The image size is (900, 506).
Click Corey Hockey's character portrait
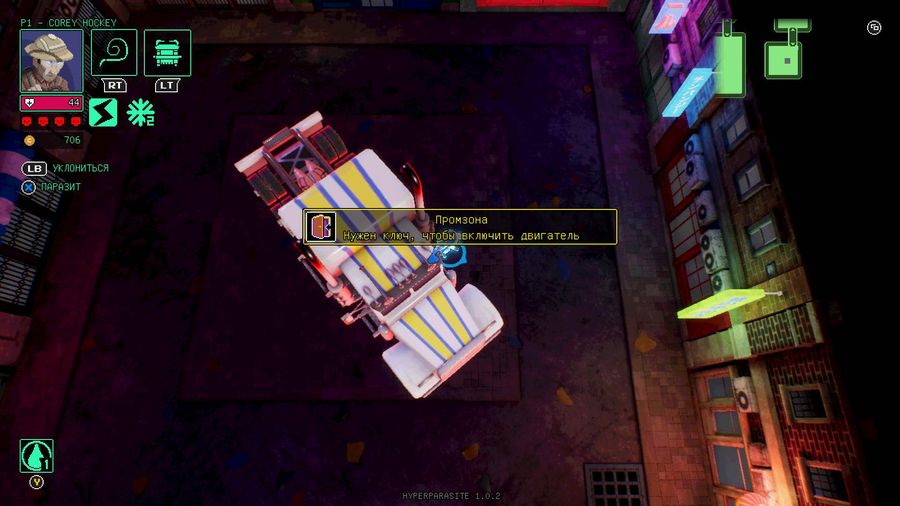tap(51, 60)
